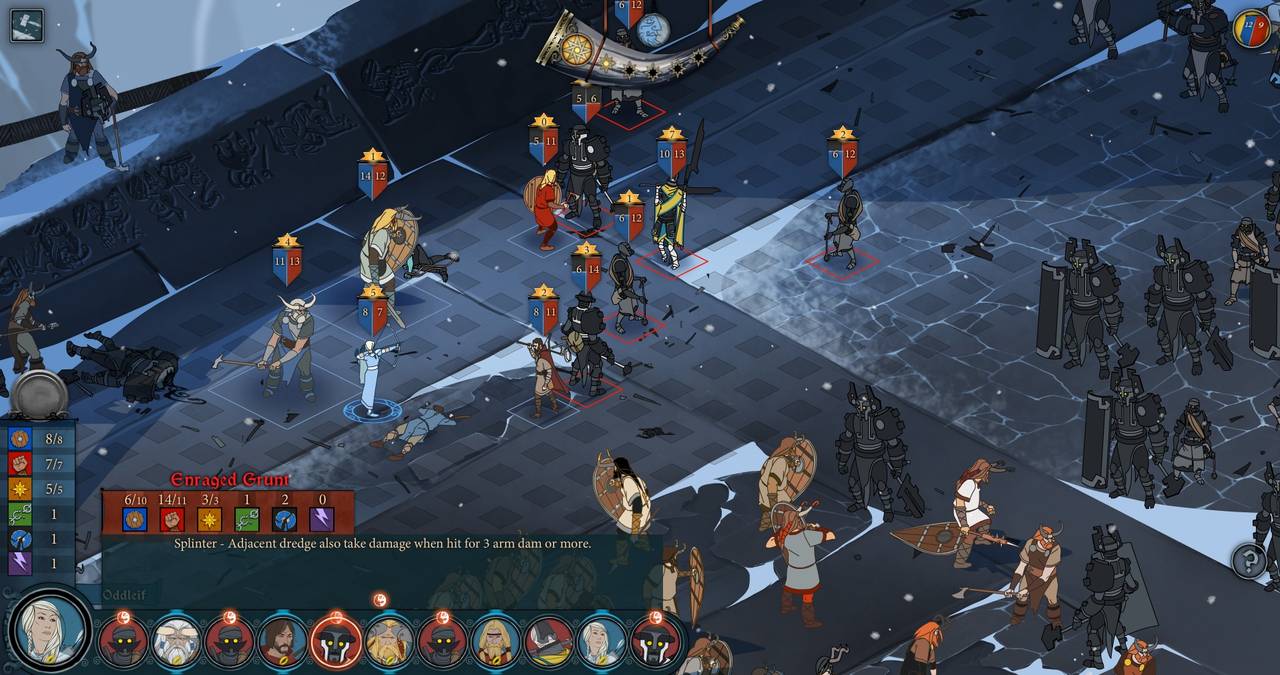
Task: Click Enraged Grunt's purple lightning ability icon
Action: [x=322, y=519]
